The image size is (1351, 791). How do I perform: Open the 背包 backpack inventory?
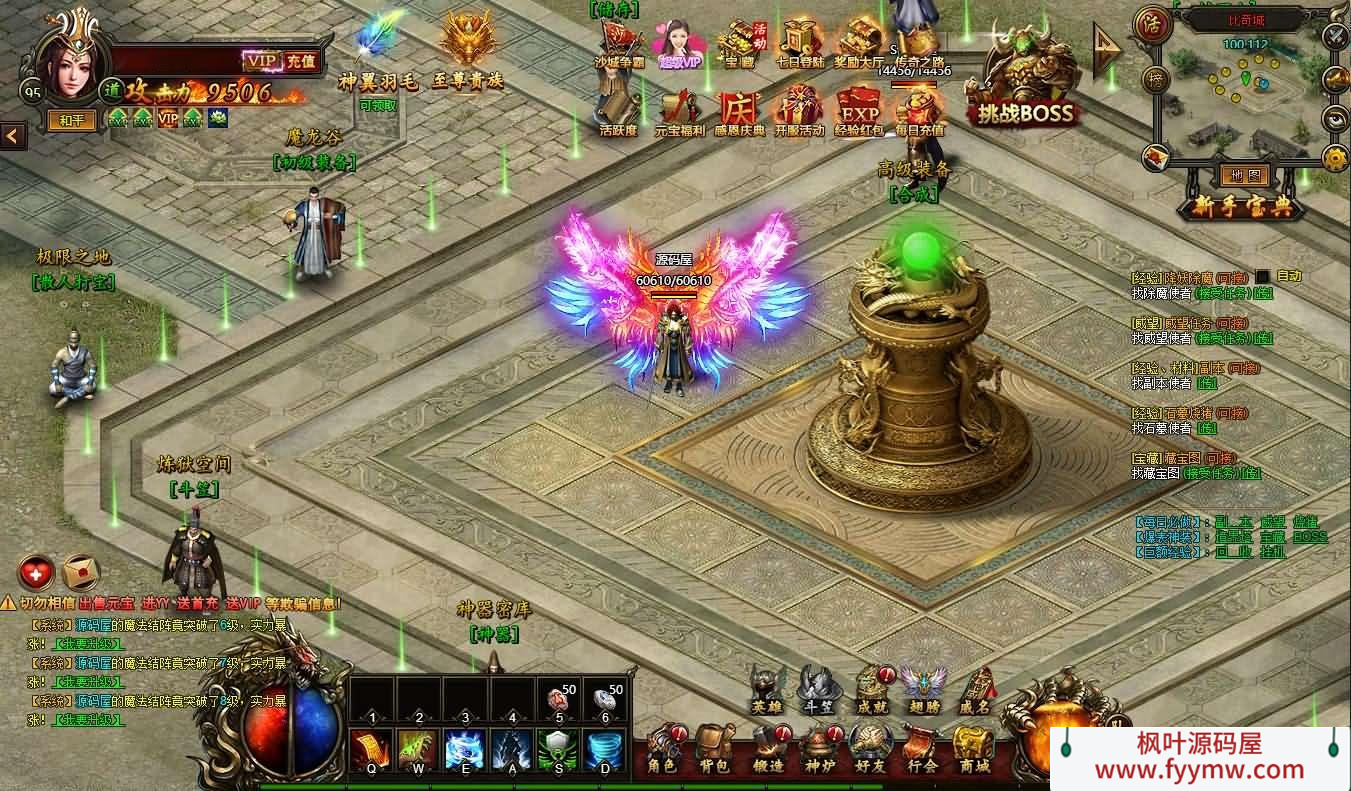coord(715,750)
